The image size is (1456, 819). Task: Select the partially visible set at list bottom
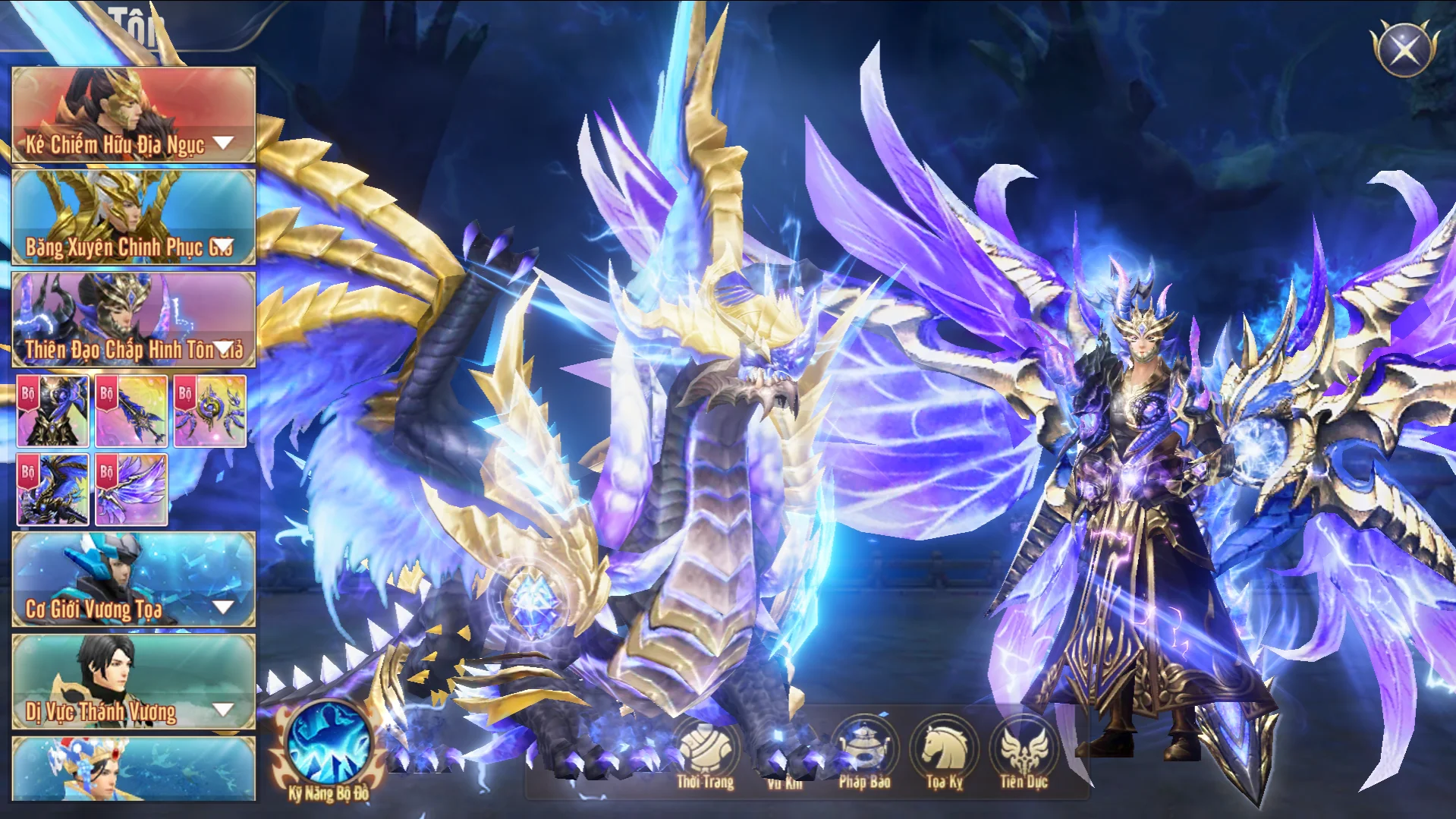[x=134, y=769]
